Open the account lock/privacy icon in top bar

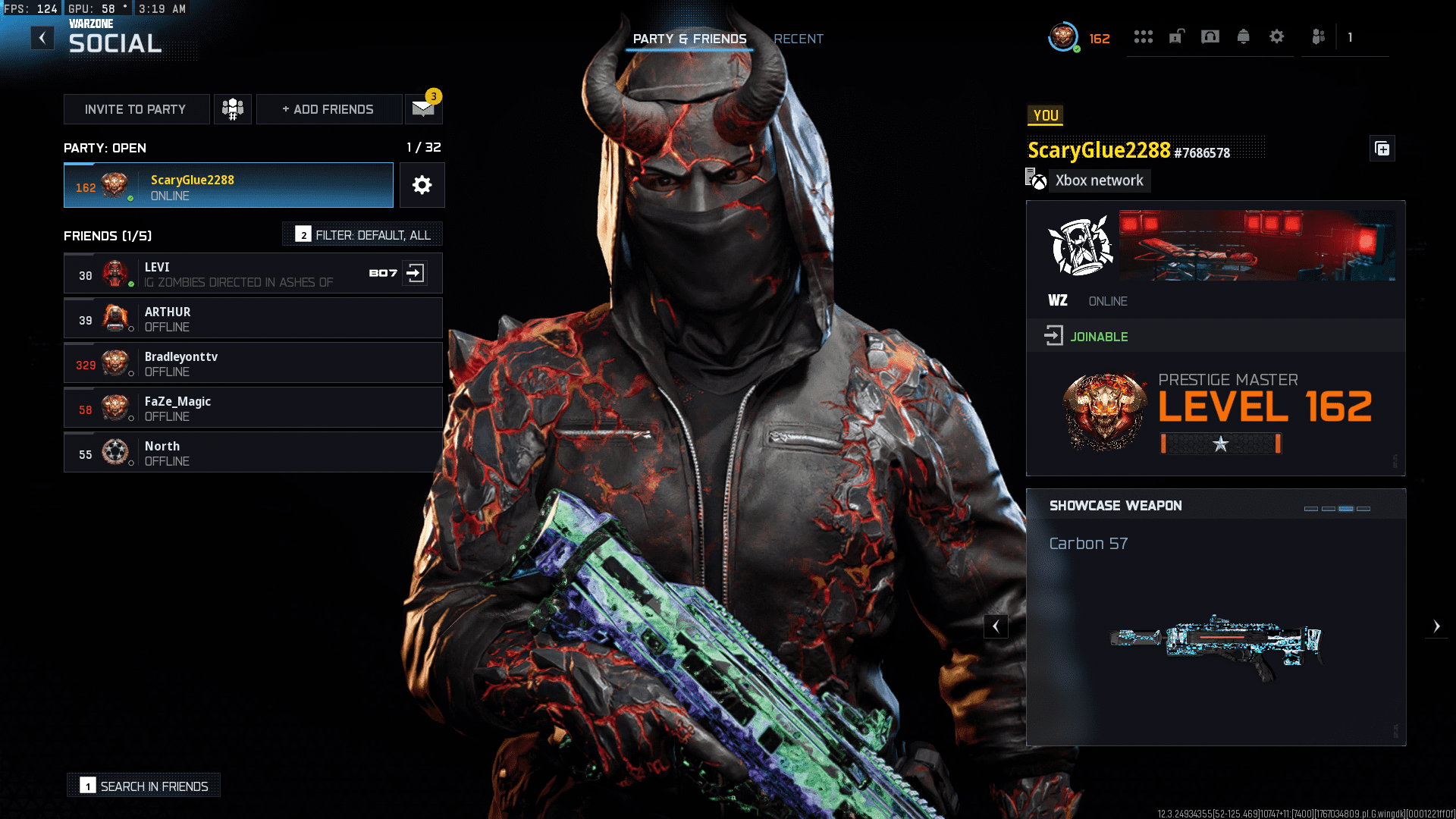(x=1176, y=36)
